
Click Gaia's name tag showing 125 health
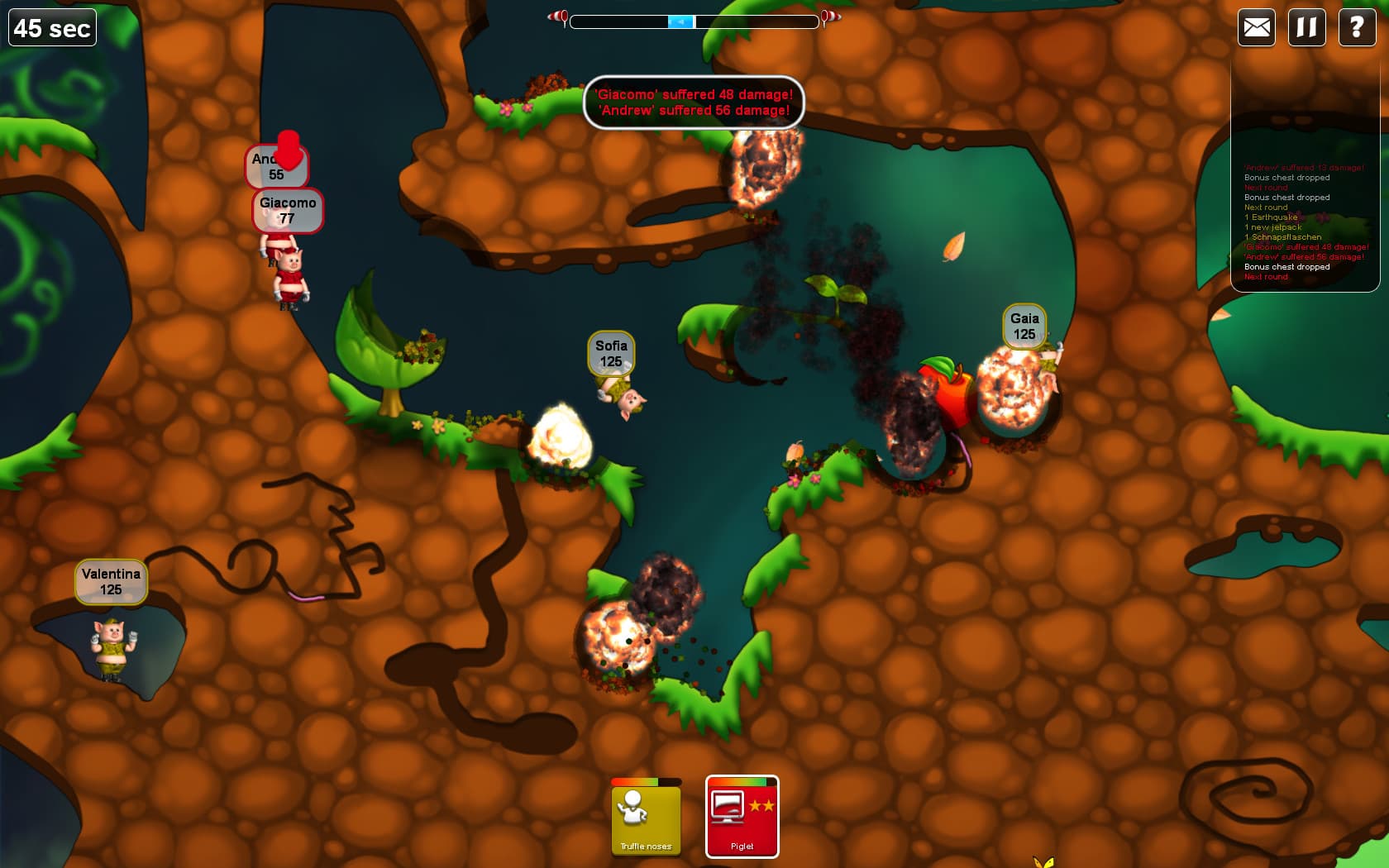pyautogui.click(x=1024, y=324)
